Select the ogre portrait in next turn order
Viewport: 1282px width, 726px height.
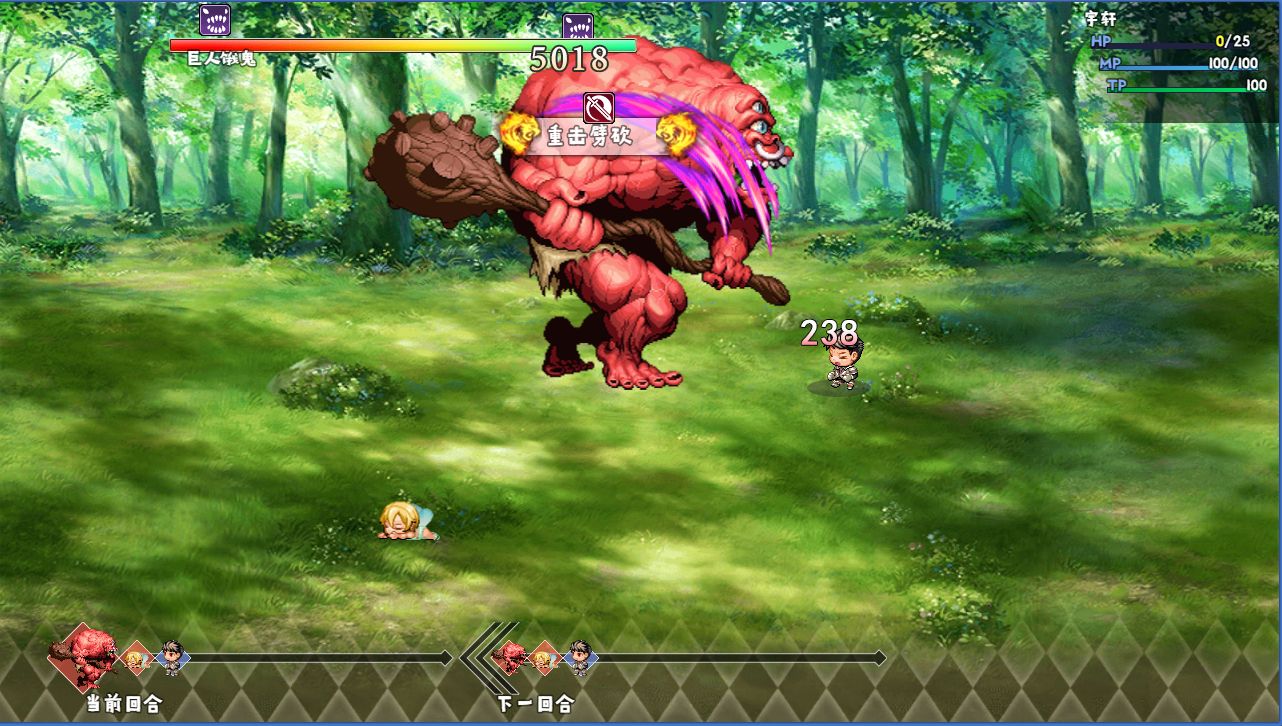tap(510, 657)
